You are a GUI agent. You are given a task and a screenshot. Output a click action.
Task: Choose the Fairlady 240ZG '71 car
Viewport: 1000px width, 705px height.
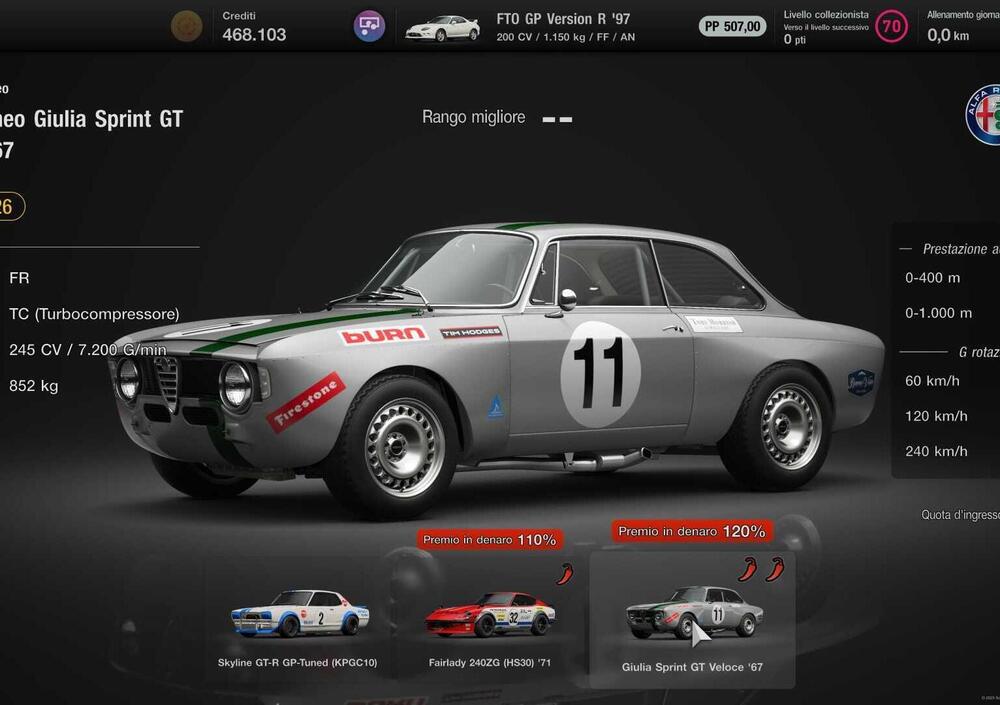click(490, 615)
